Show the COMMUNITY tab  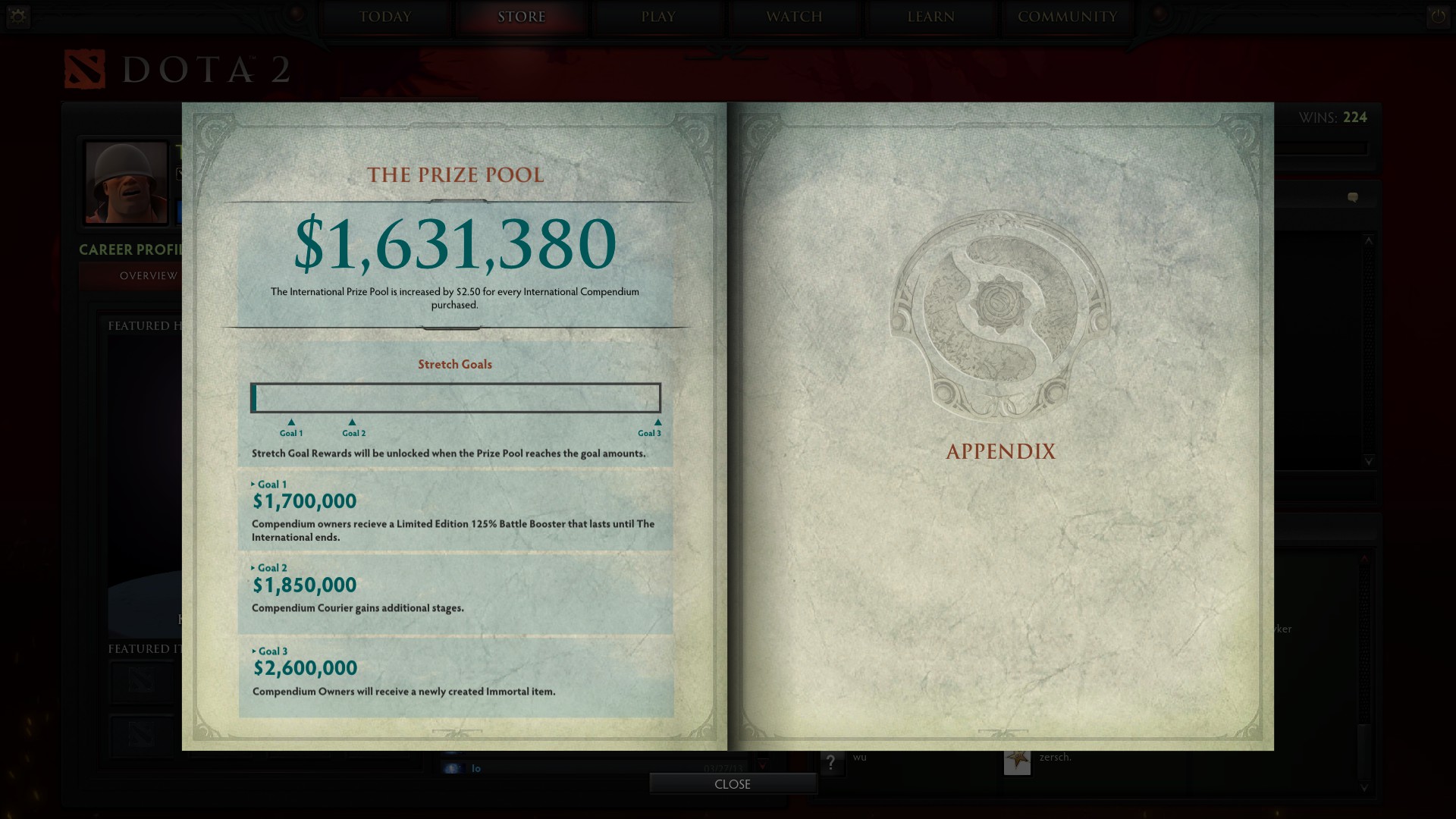point(1067,17)
